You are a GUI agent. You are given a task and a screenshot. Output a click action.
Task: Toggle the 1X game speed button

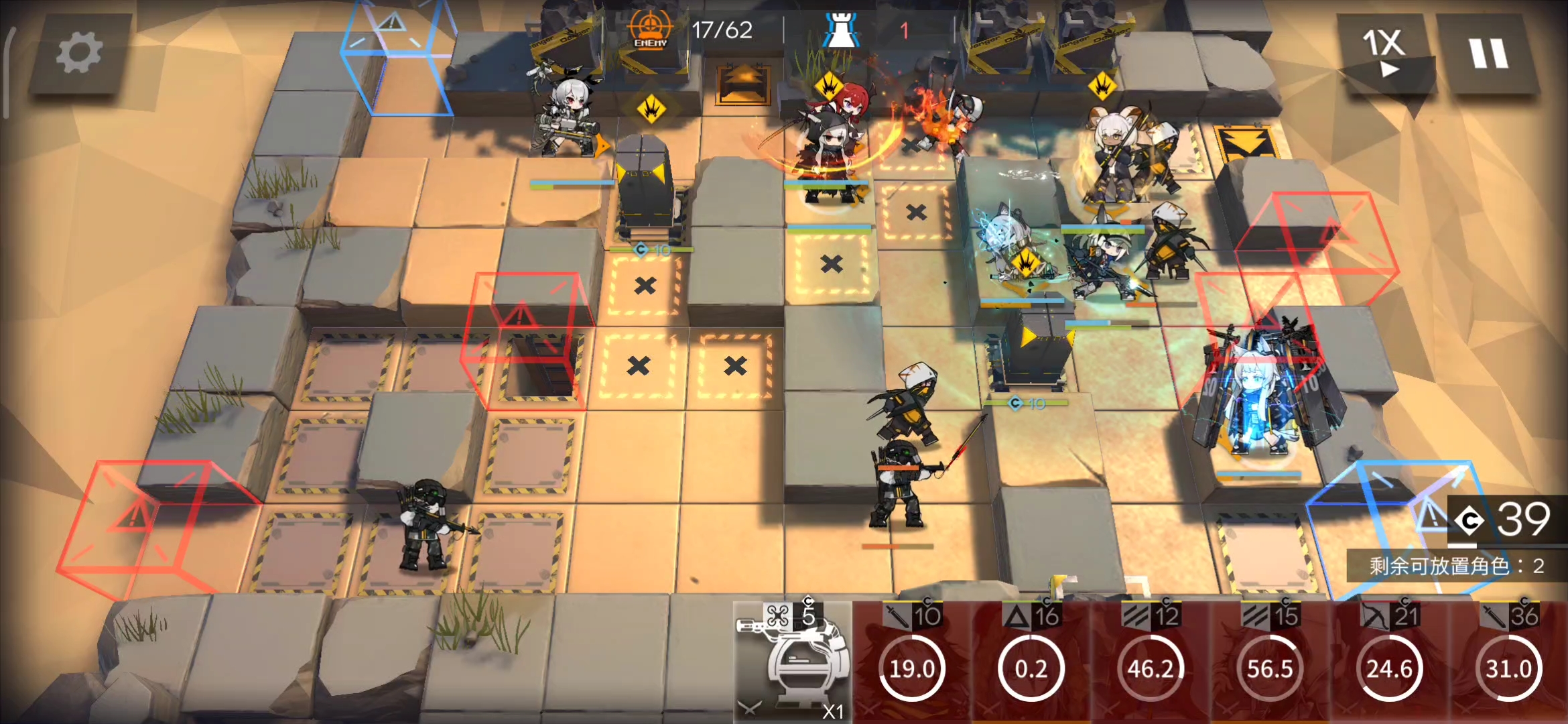coord(1384,52)
